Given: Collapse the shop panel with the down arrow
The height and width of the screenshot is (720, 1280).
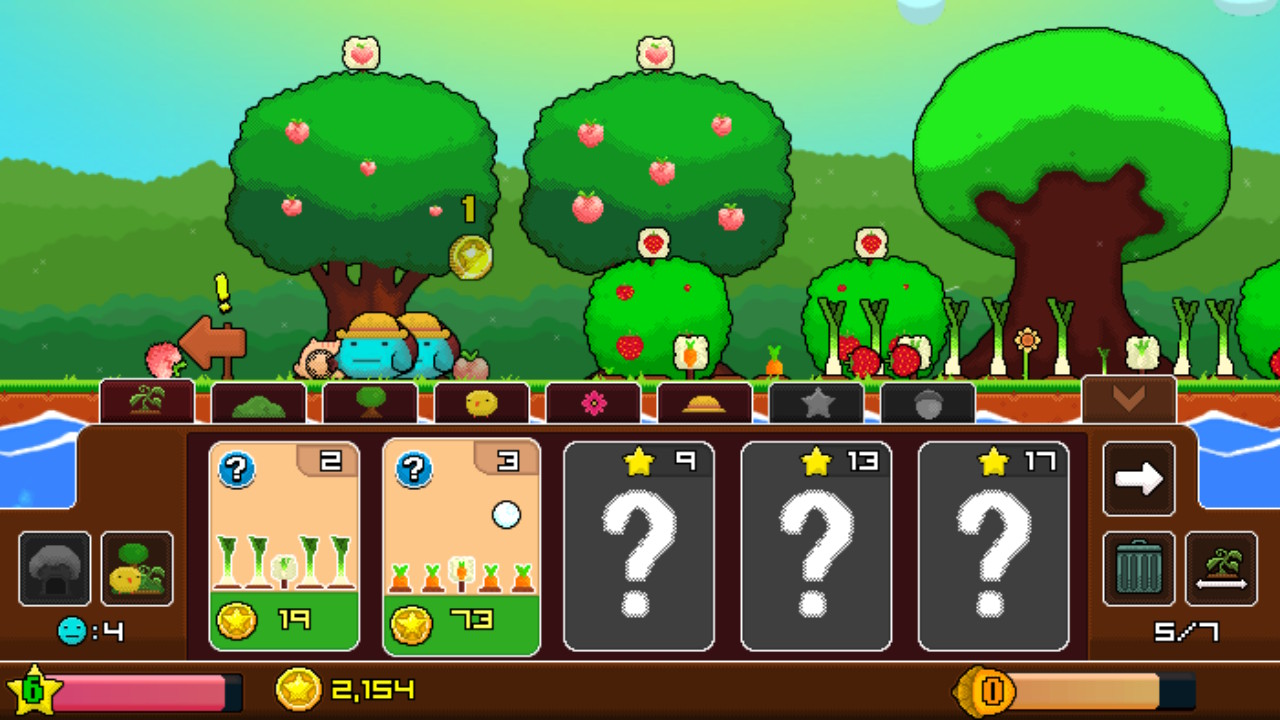Looking at the screenshot, I should tap(1128, 399).
